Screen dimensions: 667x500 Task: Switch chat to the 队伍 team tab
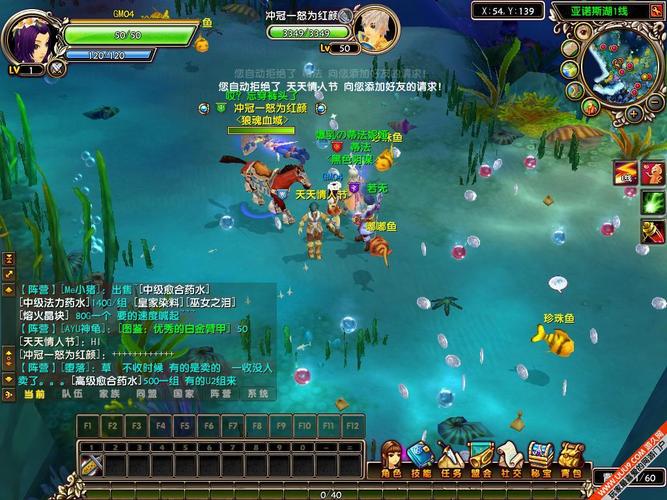tap(72, 394)
